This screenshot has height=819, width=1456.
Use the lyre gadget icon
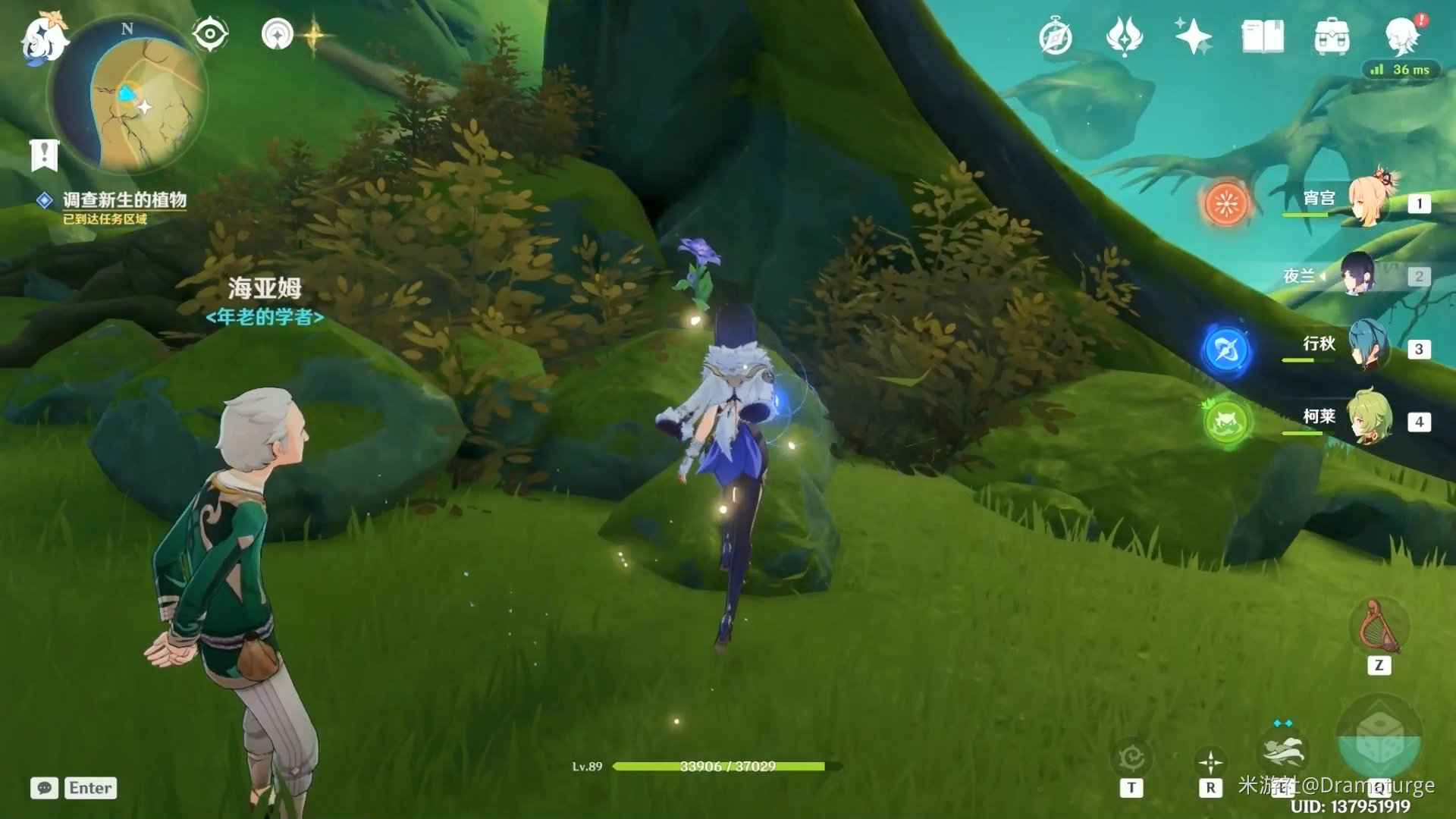pyautogui.click(x=1379, y=627)
